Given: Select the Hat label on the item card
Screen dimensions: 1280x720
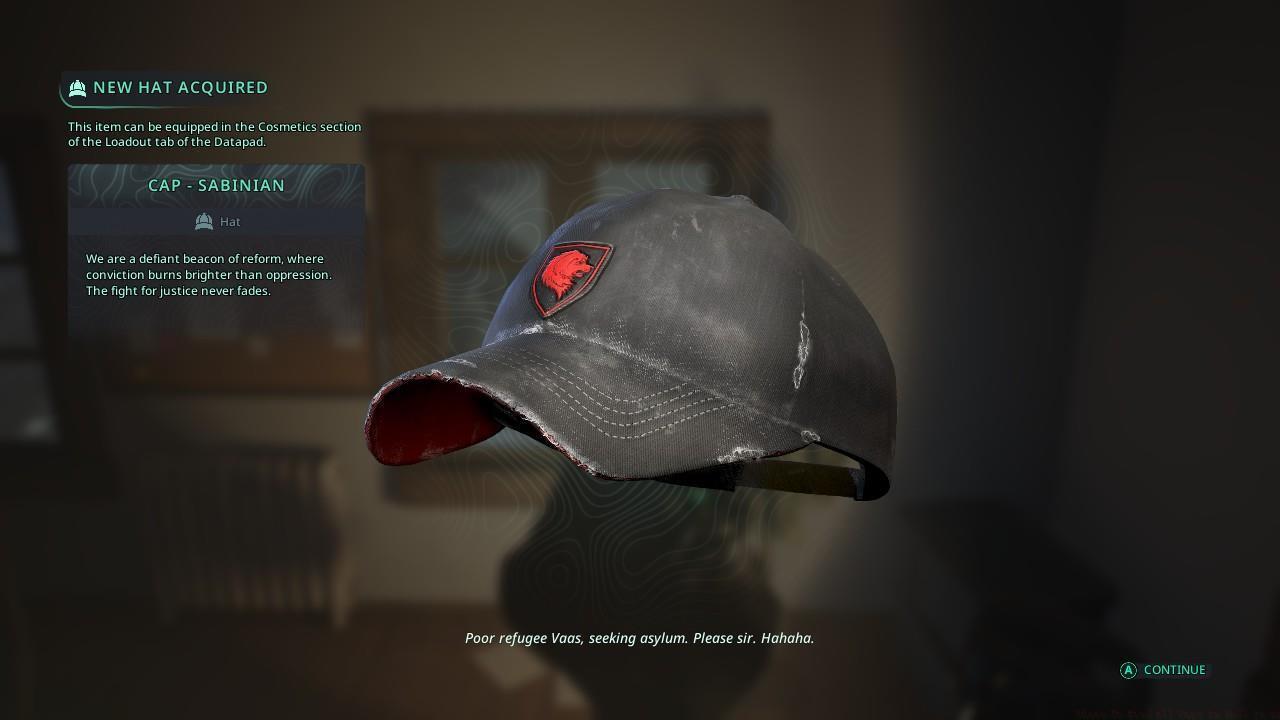Looking at the screenshot, I should point(230,221).
